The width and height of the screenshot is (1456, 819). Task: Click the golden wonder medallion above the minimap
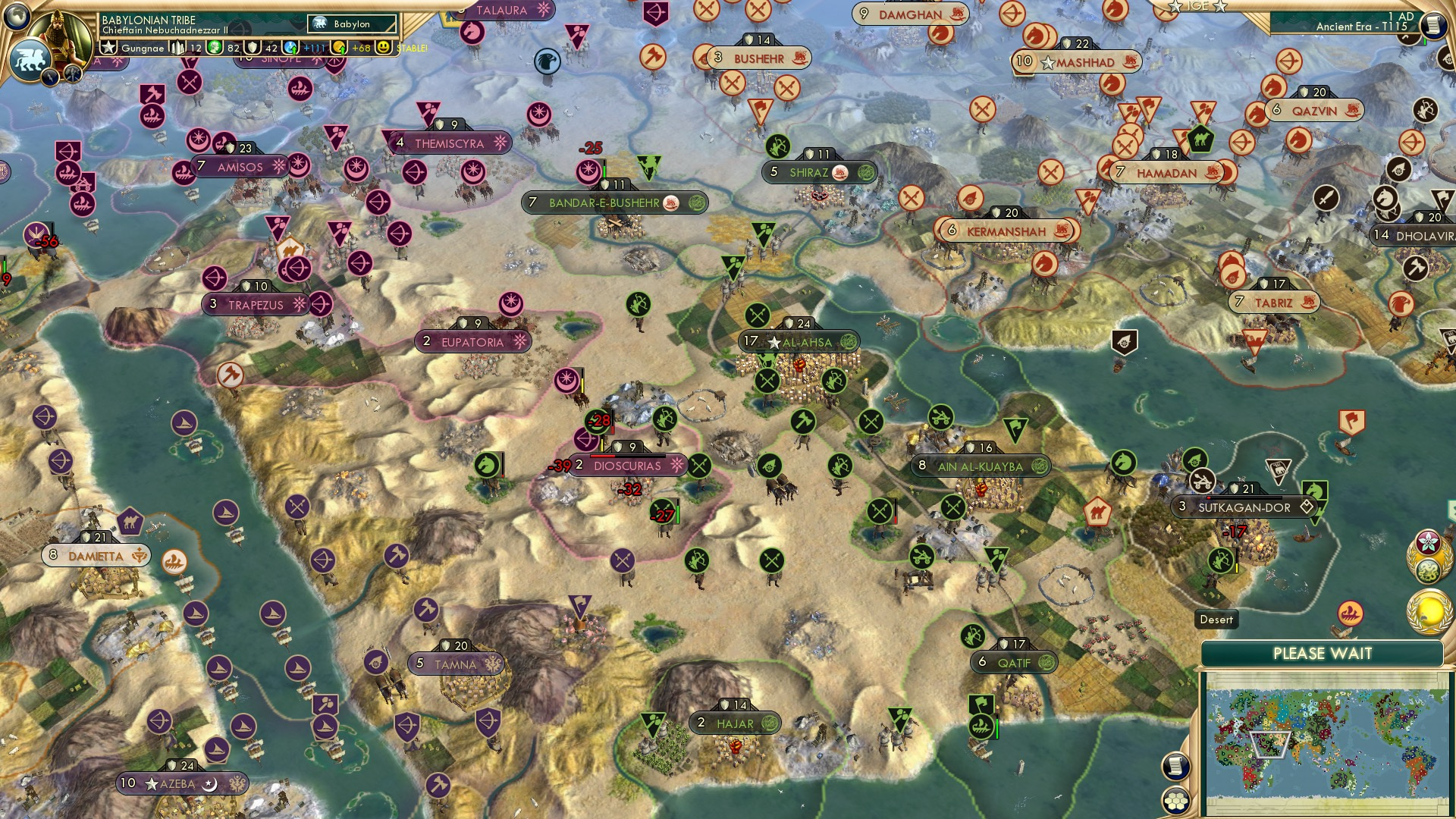pos(1429,611)
